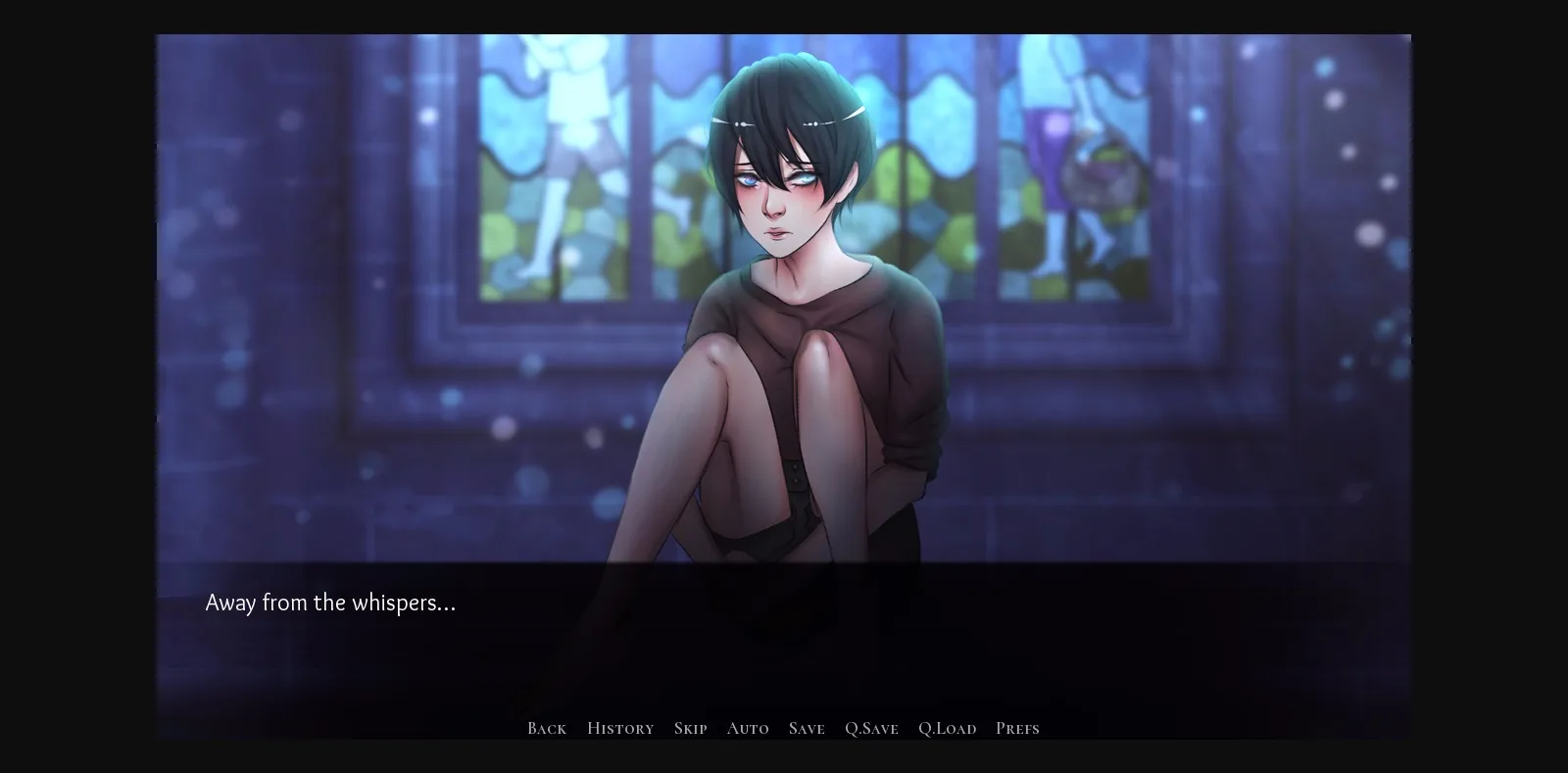Select Auto to let text play automatically

pos(748,728)
